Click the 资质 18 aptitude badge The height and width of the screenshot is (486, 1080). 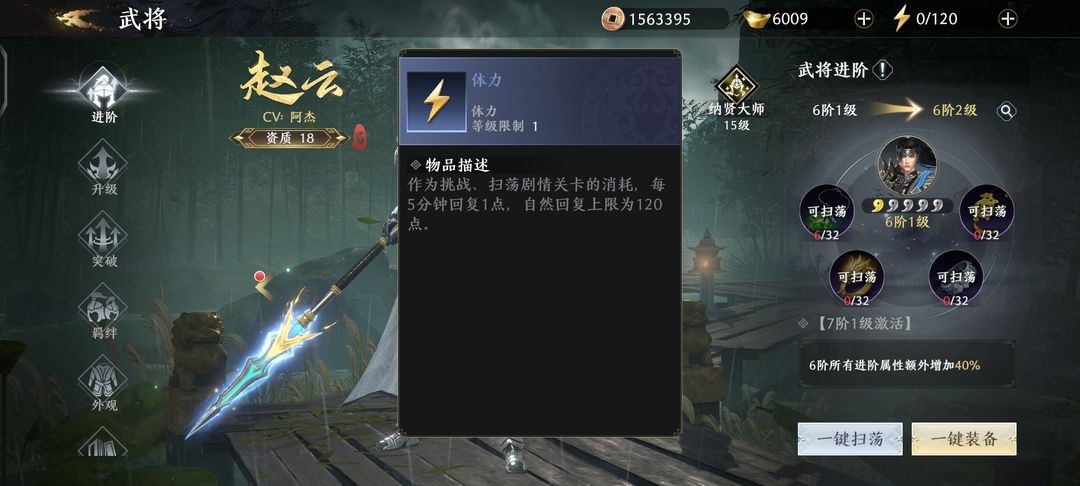click(290, 138)
